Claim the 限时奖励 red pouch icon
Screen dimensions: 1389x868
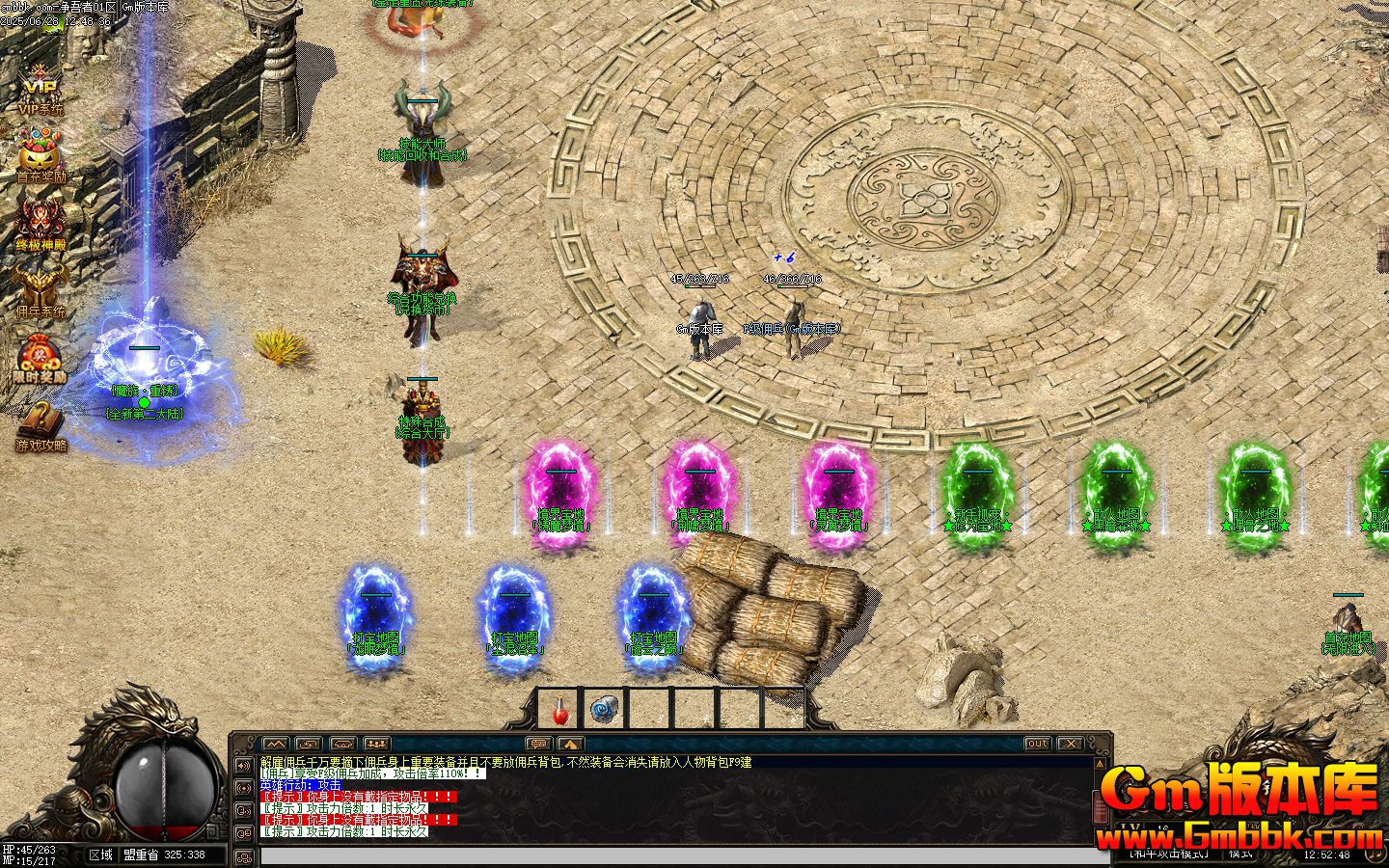[x=40, y=357]
